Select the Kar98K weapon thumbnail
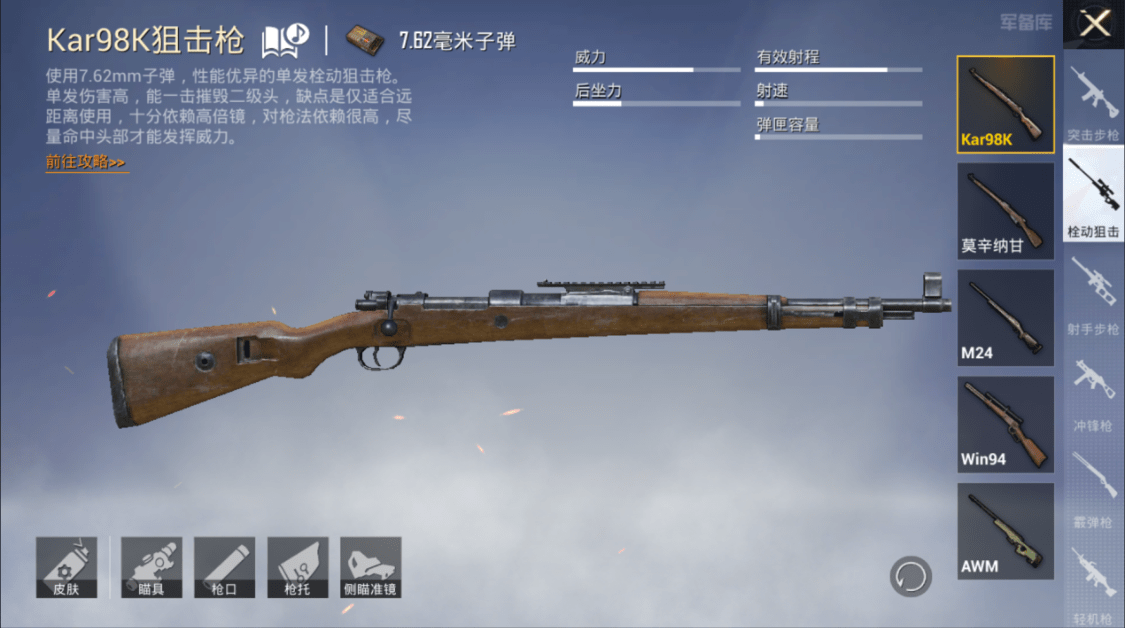 coord(1005,104)
